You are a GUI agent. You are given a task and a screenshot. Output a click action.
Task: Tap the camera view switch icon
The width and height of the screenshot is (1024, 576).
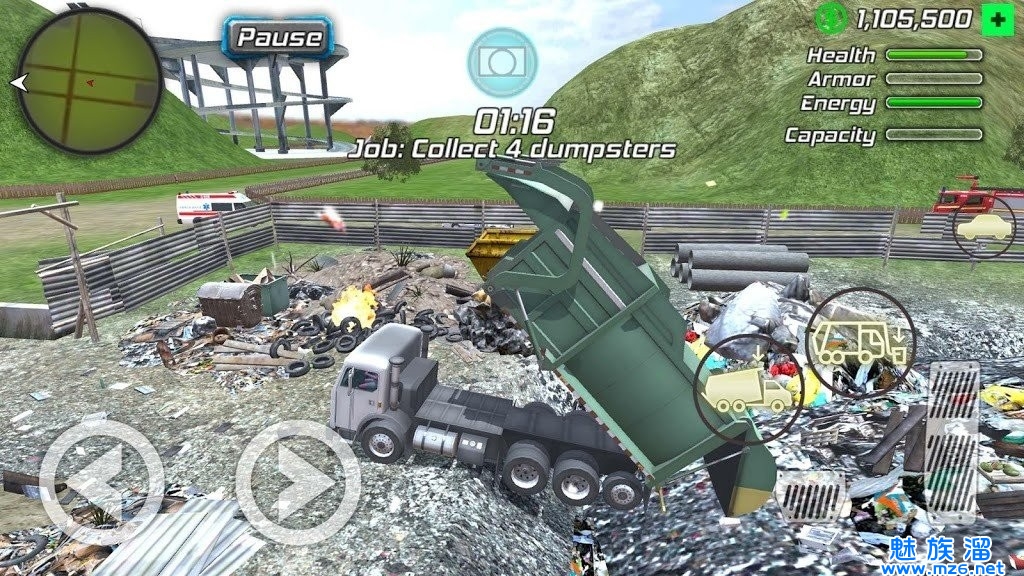pyautogui.click(x=502, y=62)
